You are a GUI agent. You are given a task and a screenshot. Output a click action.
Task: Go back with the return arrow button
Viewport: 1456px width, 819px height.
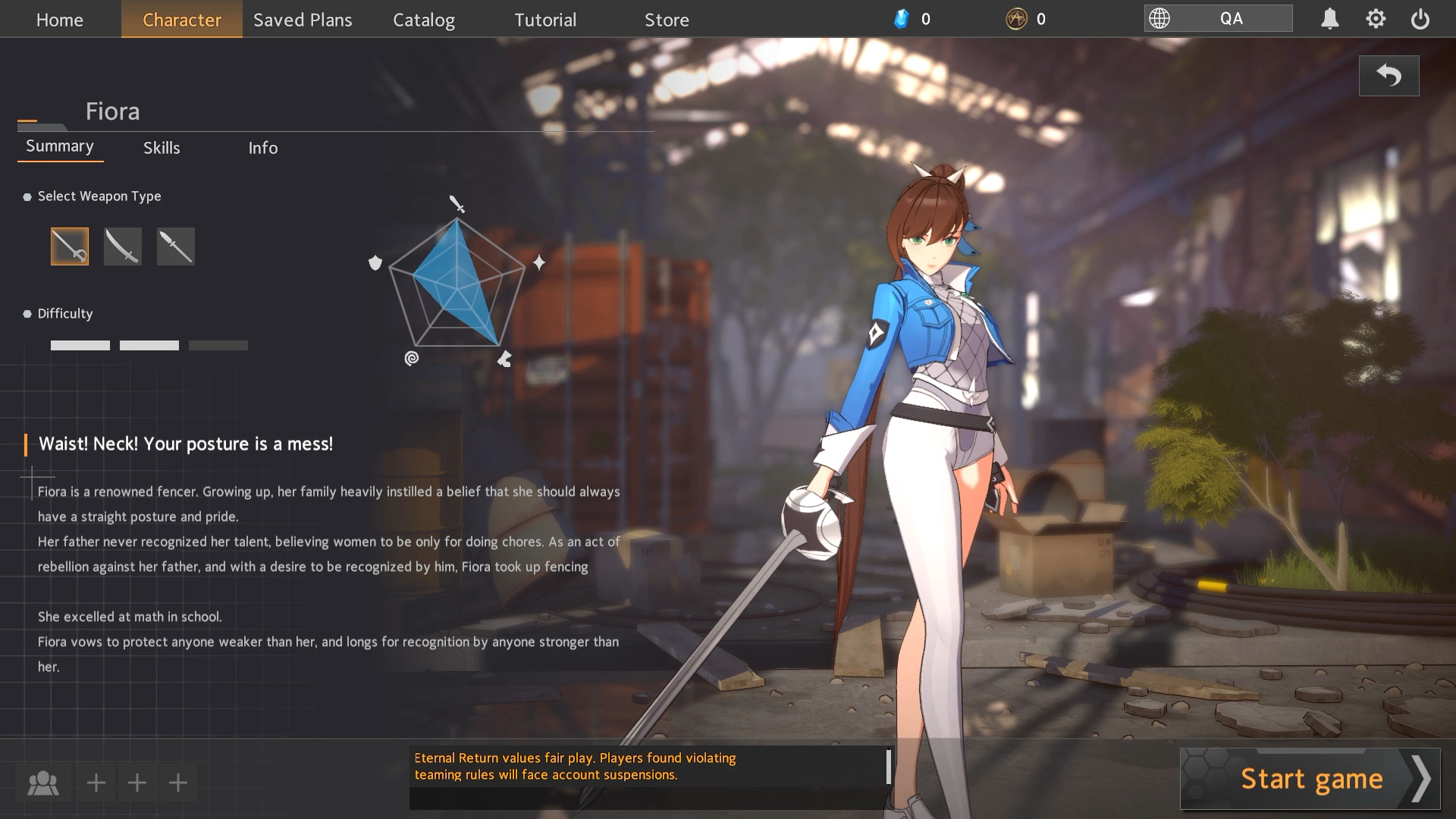(x=1389, y=76)
